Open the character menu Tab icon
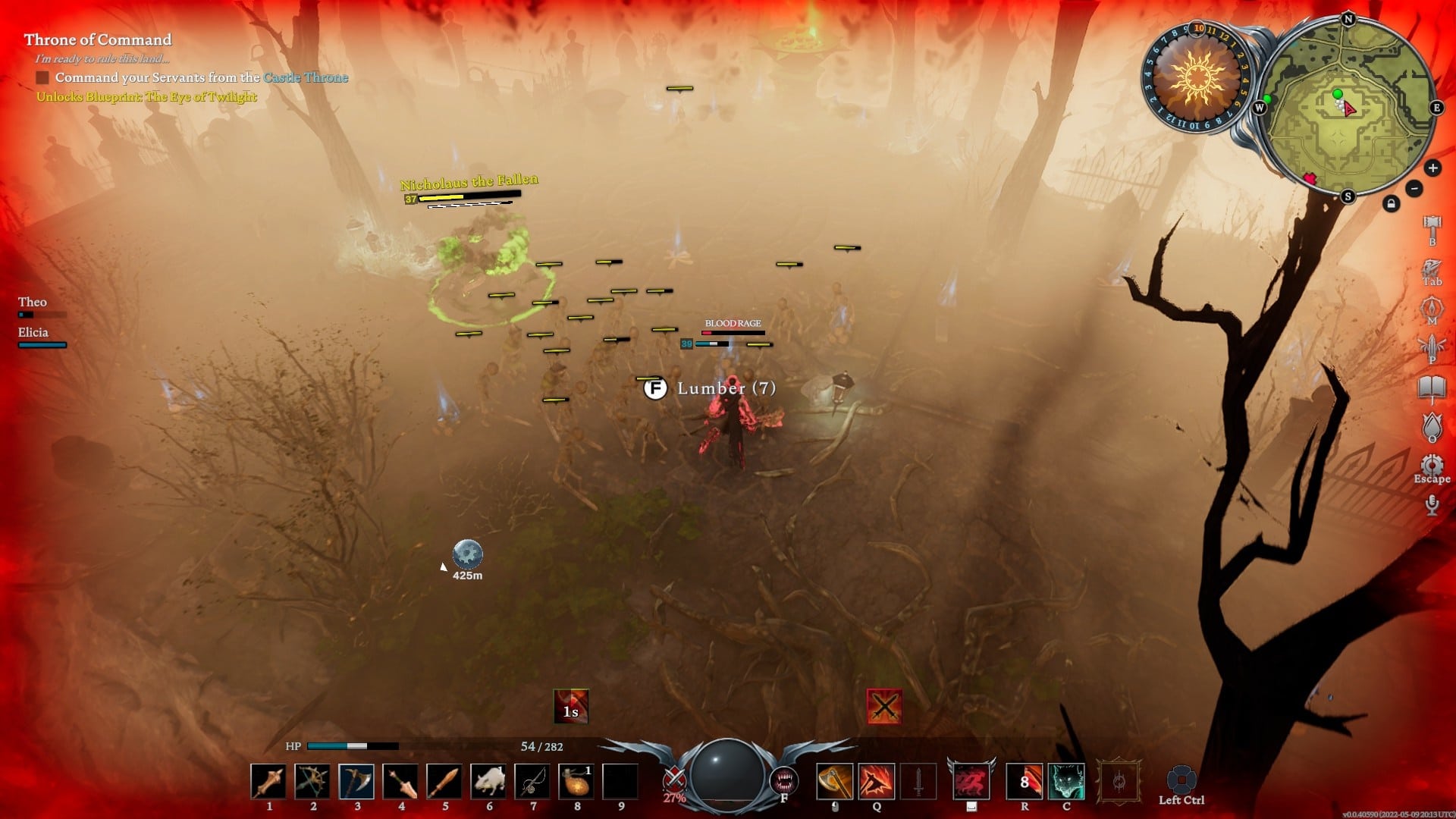This screenshot has height=819, width=1456. 1432,268
